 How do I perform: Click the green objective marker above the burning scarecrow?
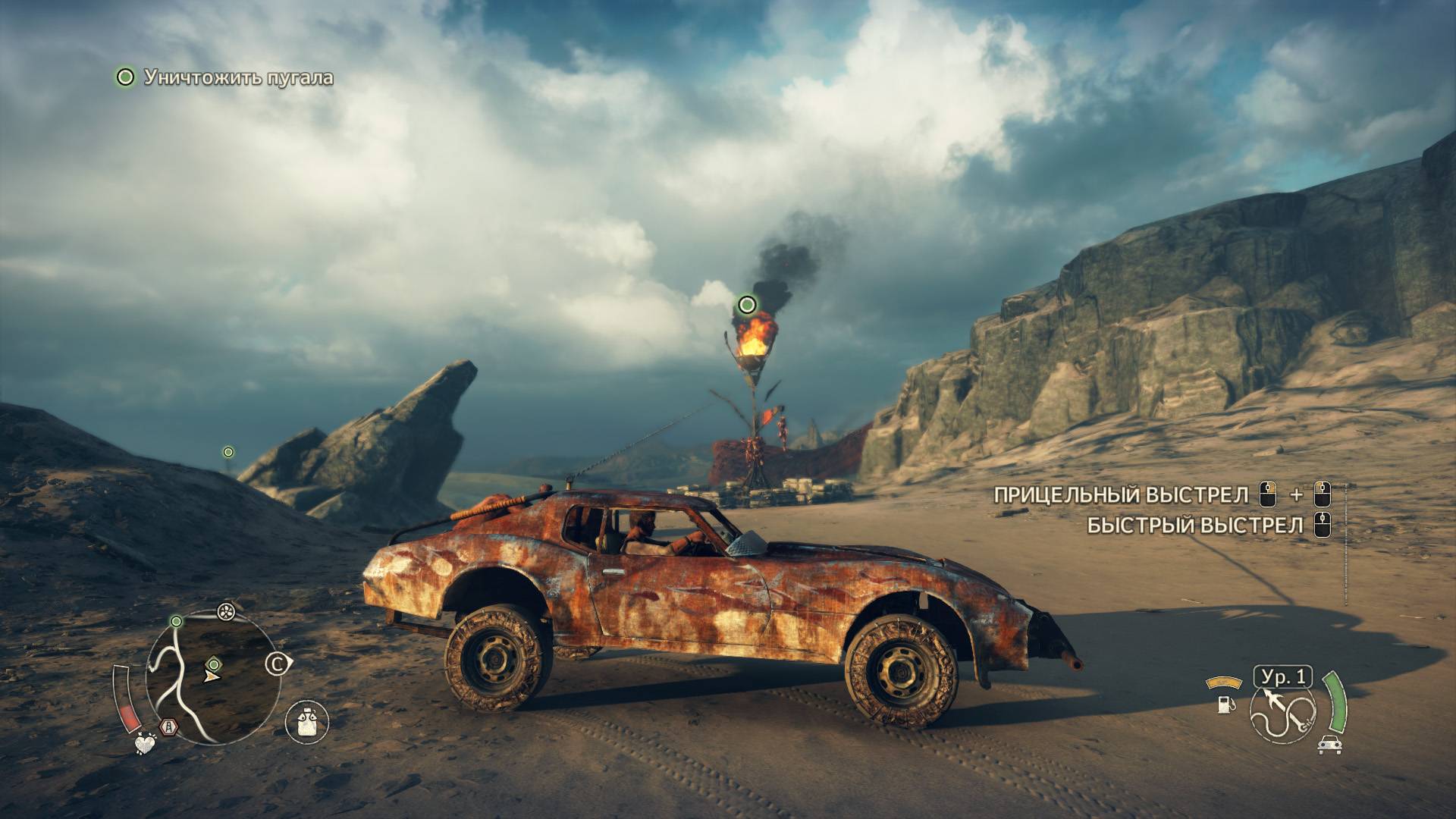click(747, 305)
